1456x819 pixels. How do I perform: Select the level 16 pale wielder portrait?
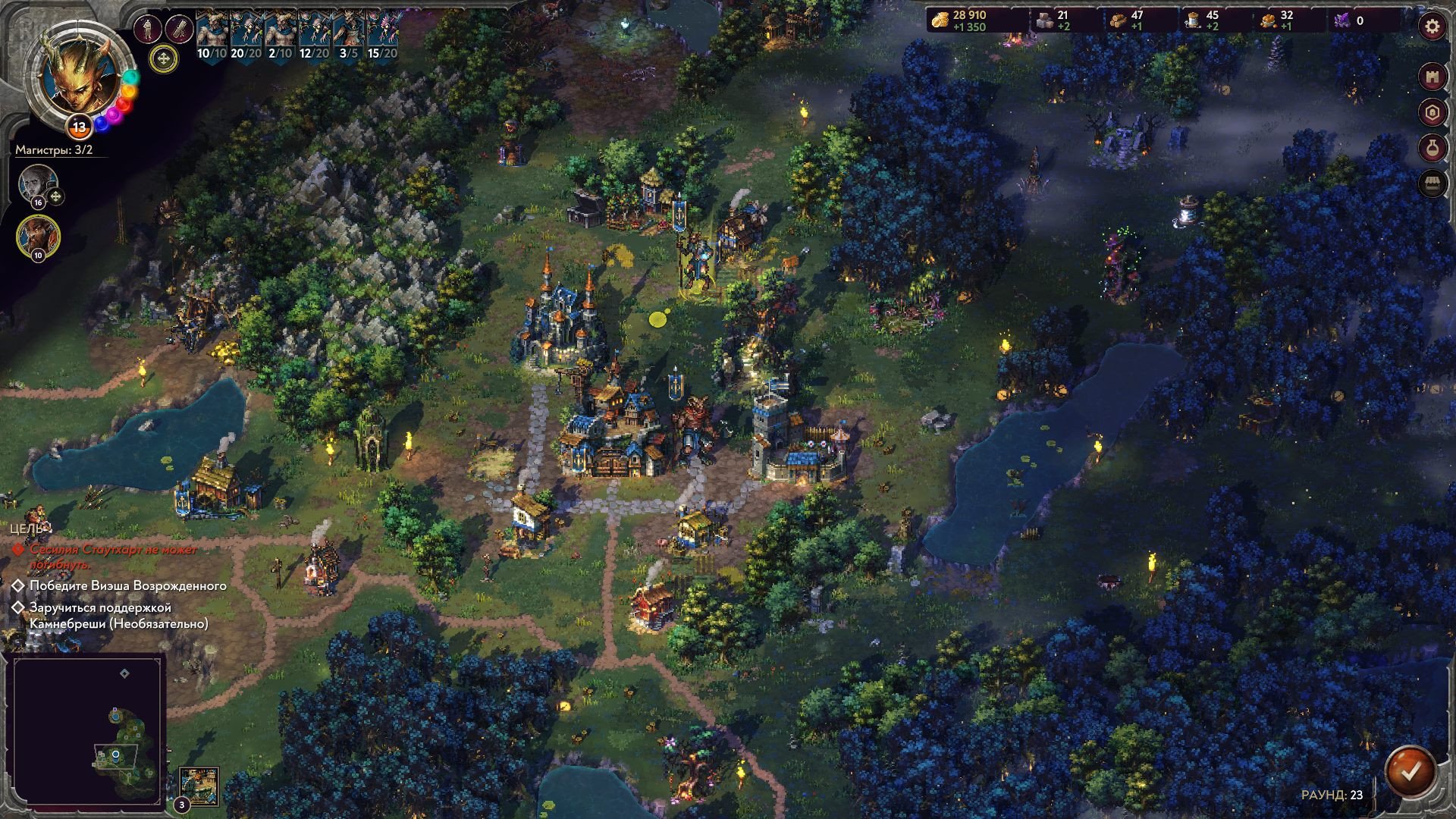click(37, 184)
